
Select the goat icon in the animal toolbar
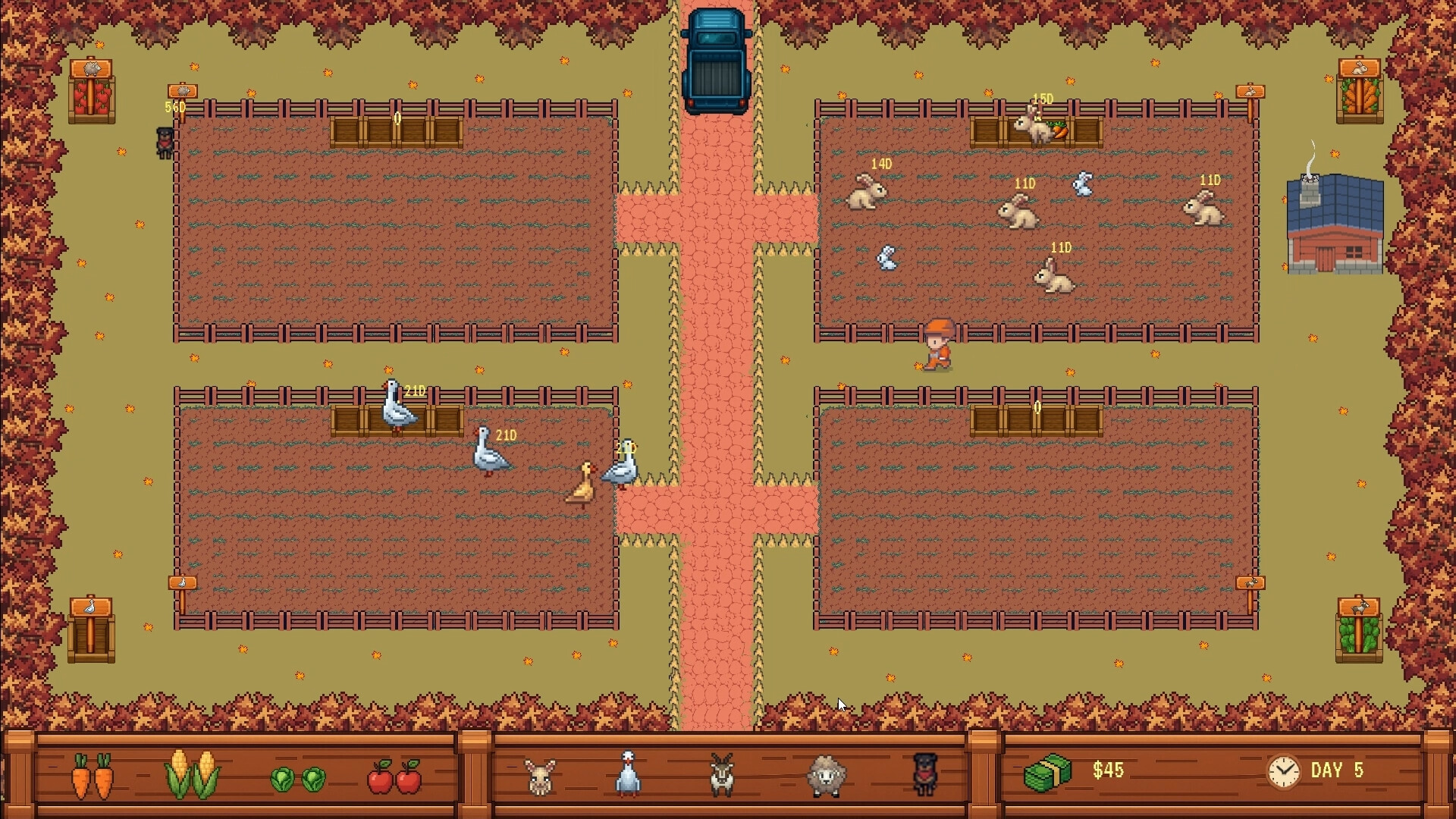click(x=722, y=773)
